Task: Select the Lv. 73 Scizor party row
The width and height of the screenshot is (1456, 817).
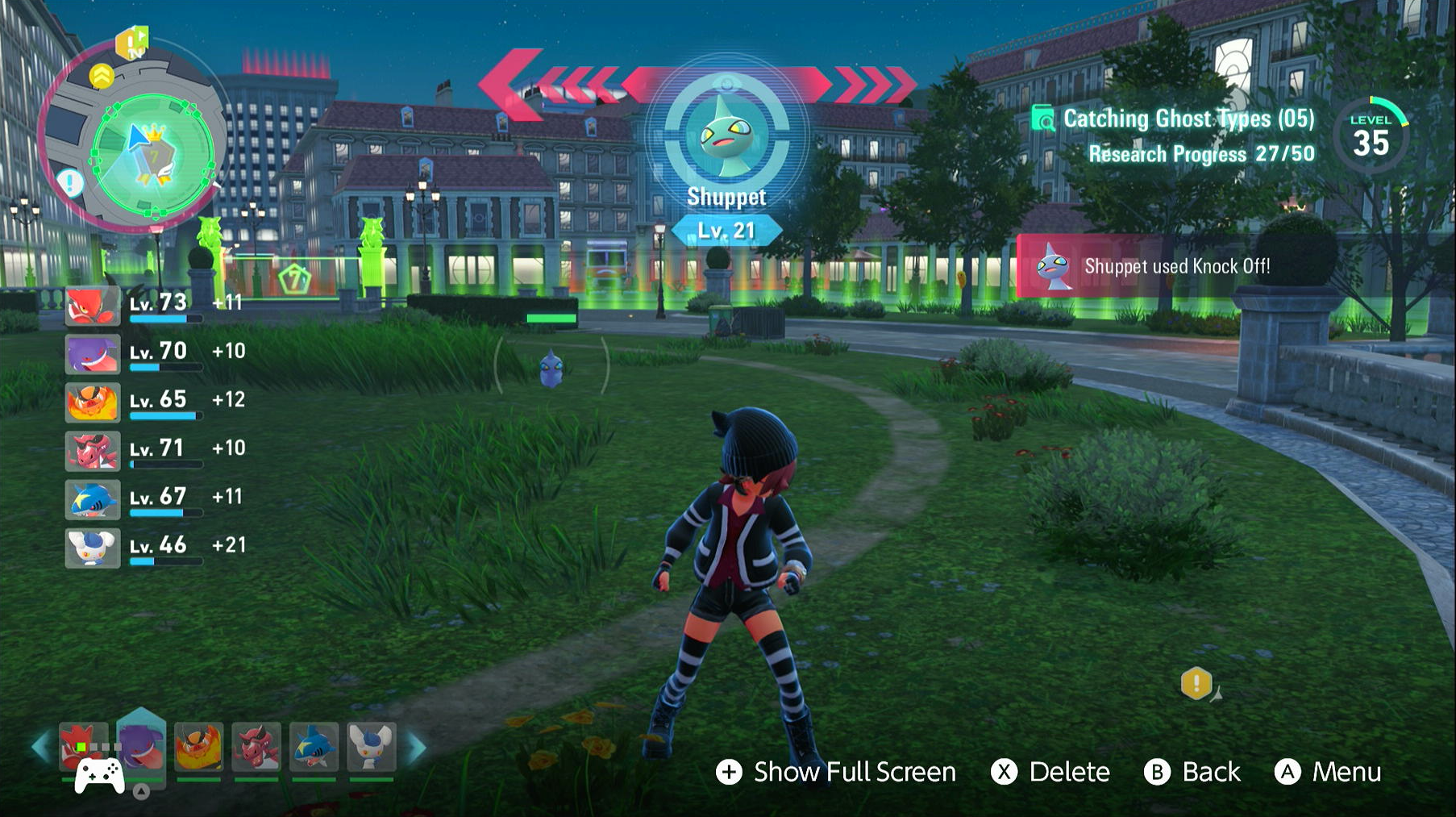Action: pos(153,305)
